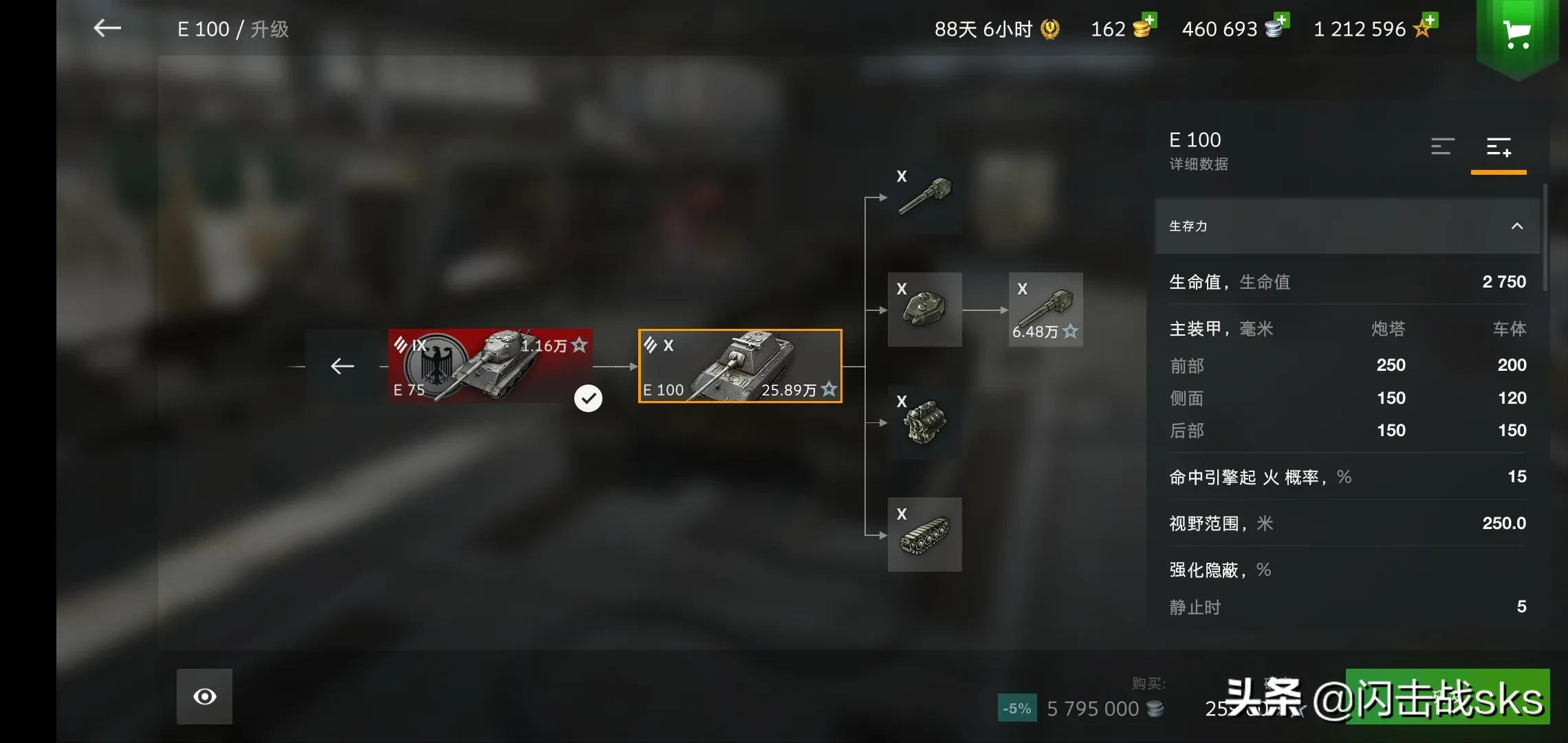Select the tier X tracks module

point(924,535)
